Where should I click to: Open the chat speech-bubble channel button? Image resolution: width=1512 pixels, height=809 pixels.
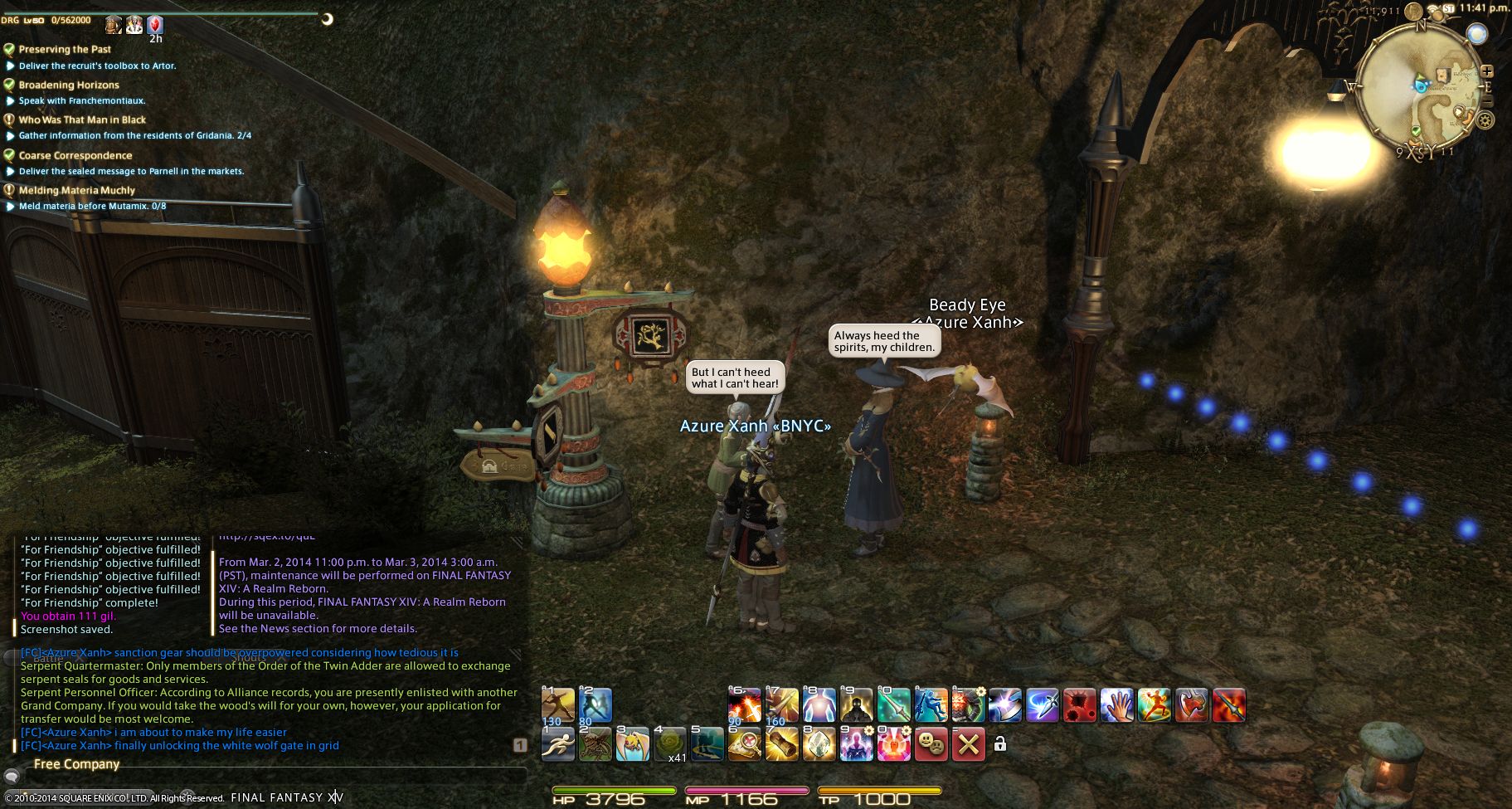point(12,777)
